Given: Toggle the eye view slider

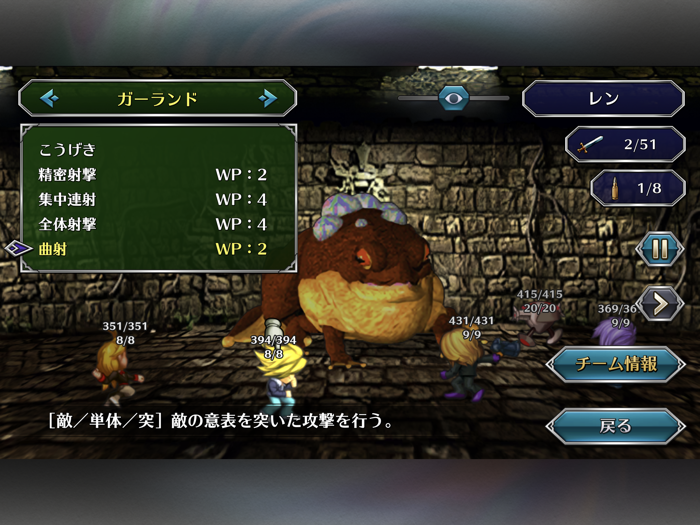Looking at the screenshot, I should click(454, 98).
